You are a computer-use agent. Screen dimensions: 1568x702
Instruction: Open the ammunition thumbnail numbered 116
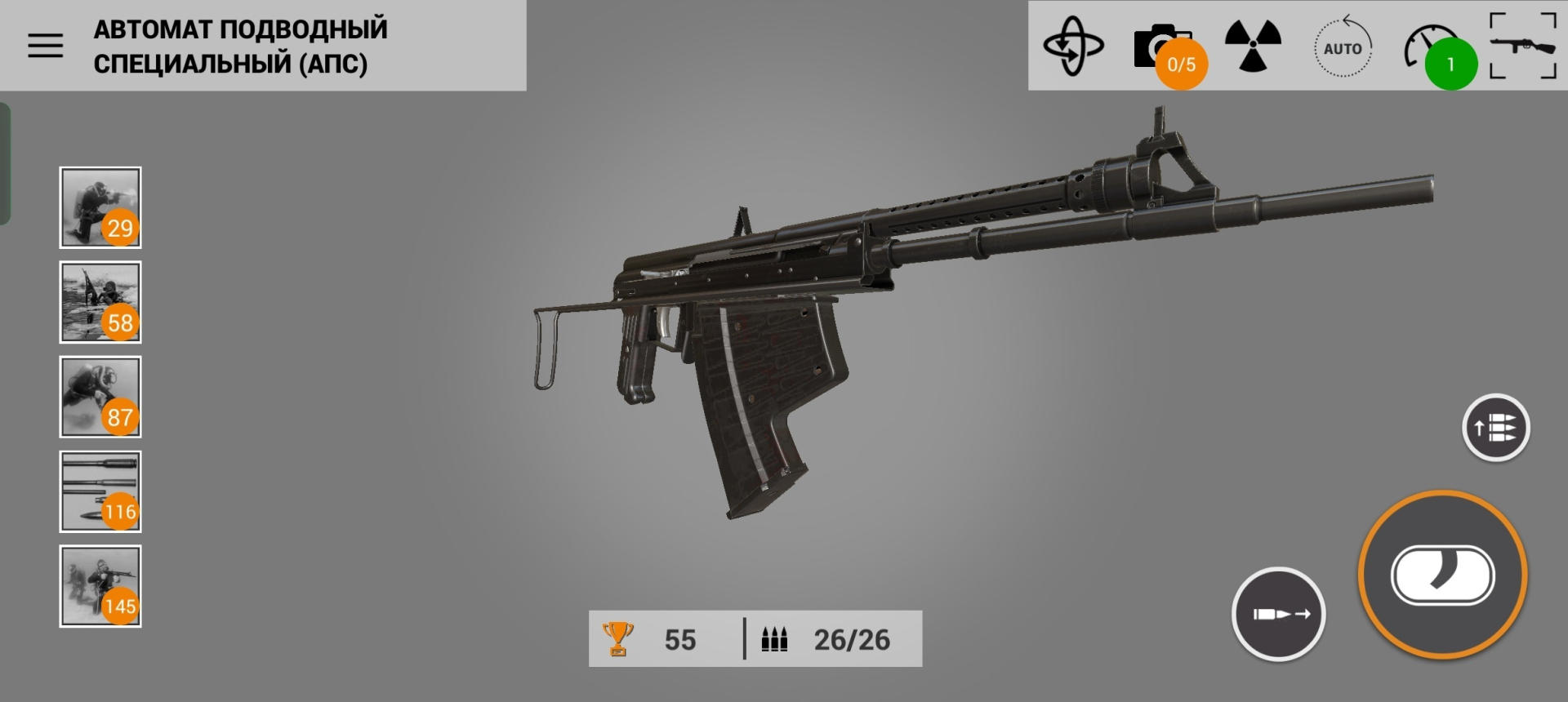pyautogui.click(x=100, y=491)
